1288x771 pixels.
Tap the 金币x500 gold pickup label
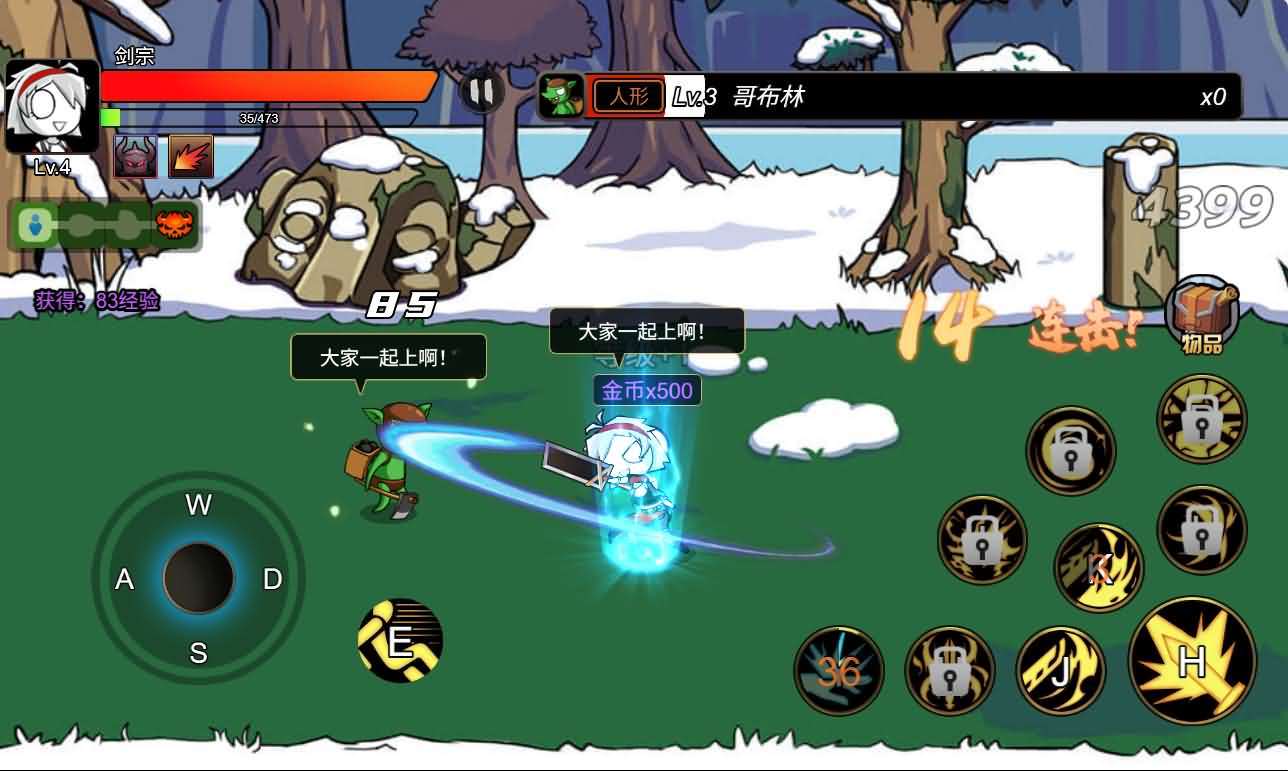(x=648, y=390)
